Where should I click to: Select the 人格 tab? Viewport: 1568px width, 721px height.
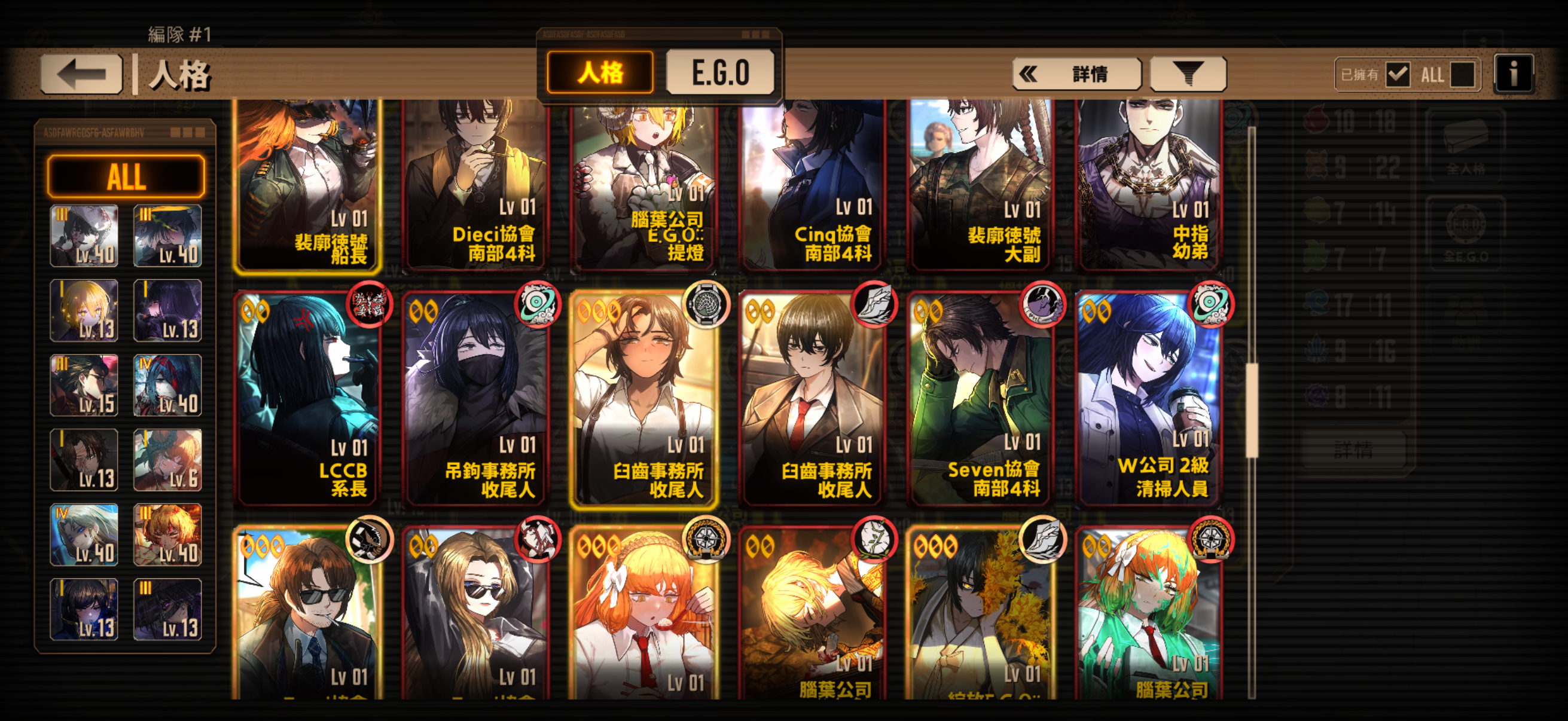(x=600, y=72)
